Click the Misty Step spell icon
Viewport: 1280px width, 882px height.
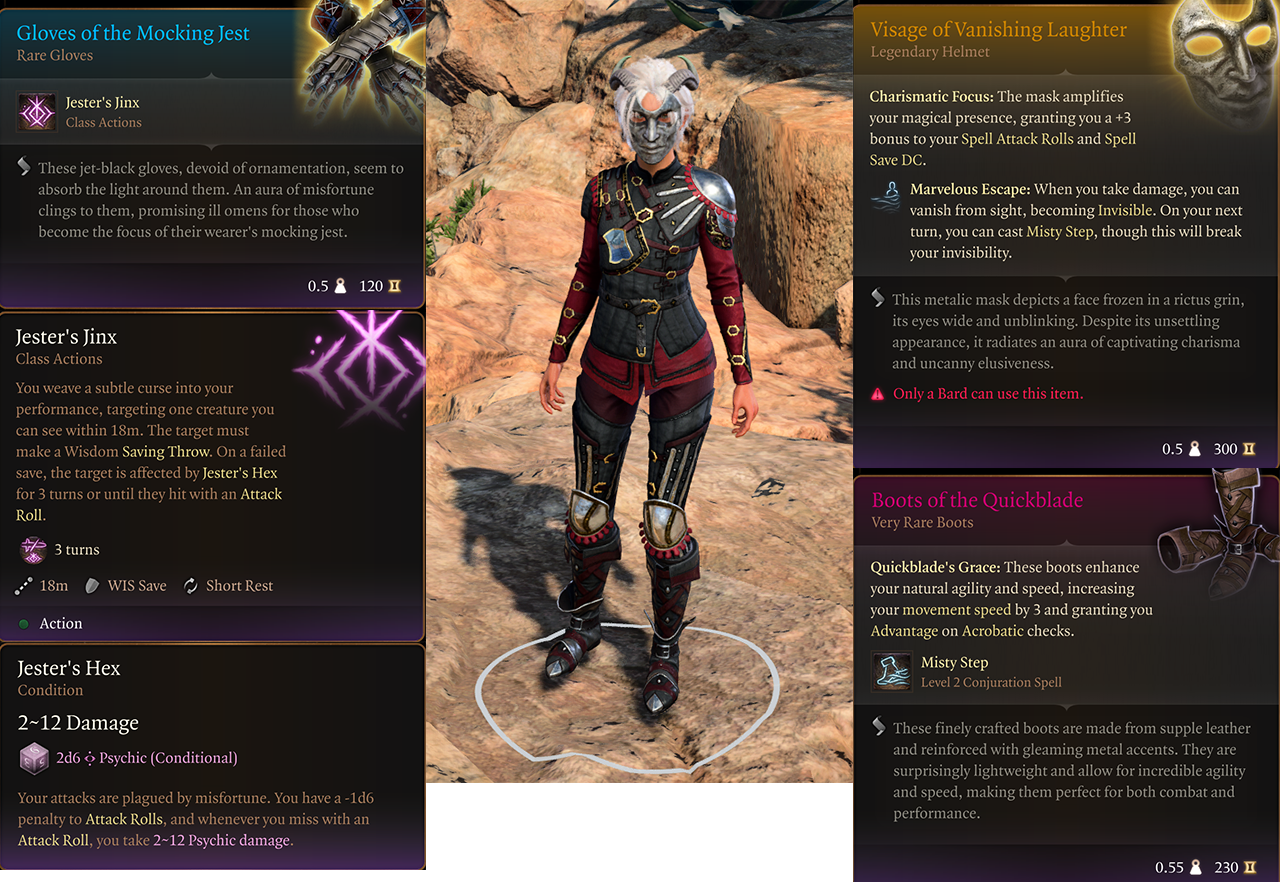click(890, 671)
